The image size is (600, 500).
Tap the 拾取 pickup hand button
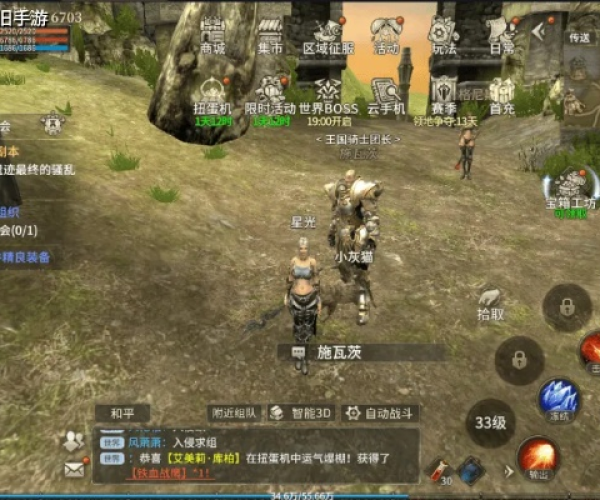click(490, 302)
